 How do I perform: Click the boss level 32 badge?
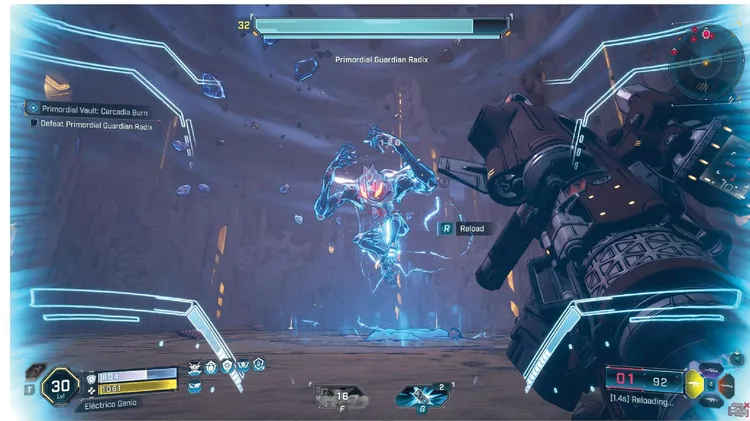click(x=244, y=24)
